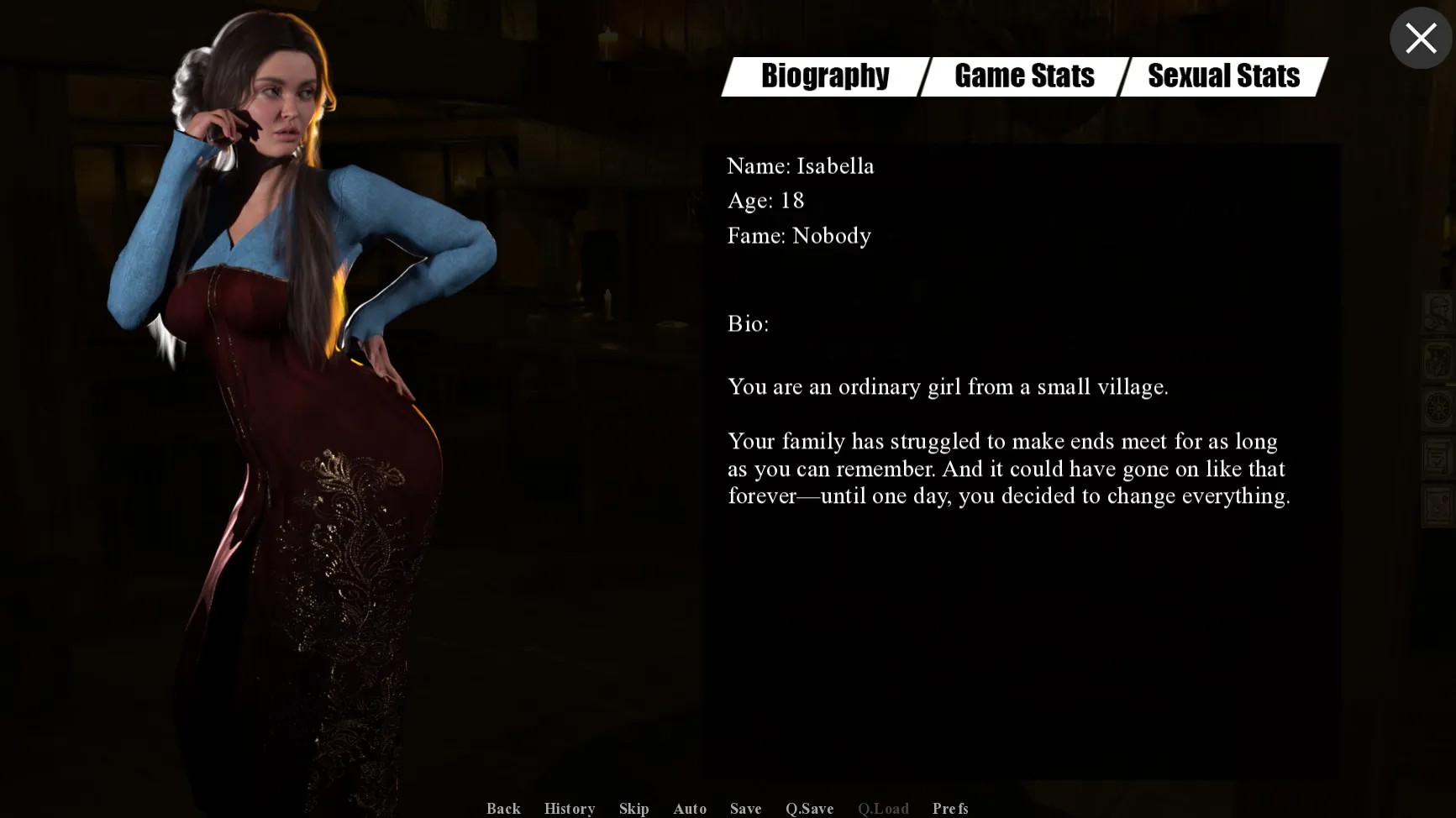The image size is (1456, 818).
Task: Toggle Auto-advance mode
Action: tap(689, 808)
